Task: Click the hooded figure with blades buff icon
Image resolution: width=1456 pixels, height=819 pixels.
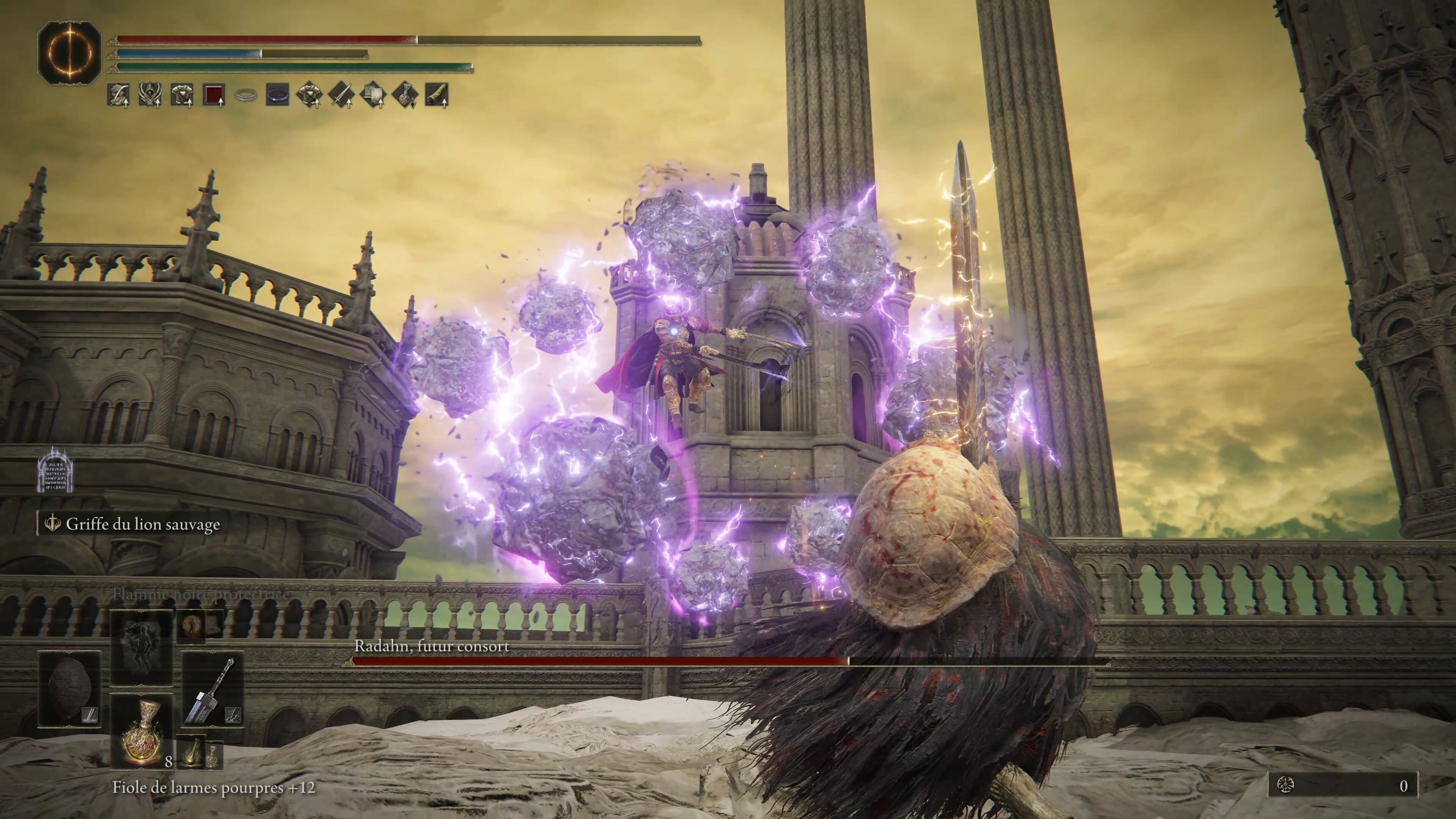Action: coord(150,95)
